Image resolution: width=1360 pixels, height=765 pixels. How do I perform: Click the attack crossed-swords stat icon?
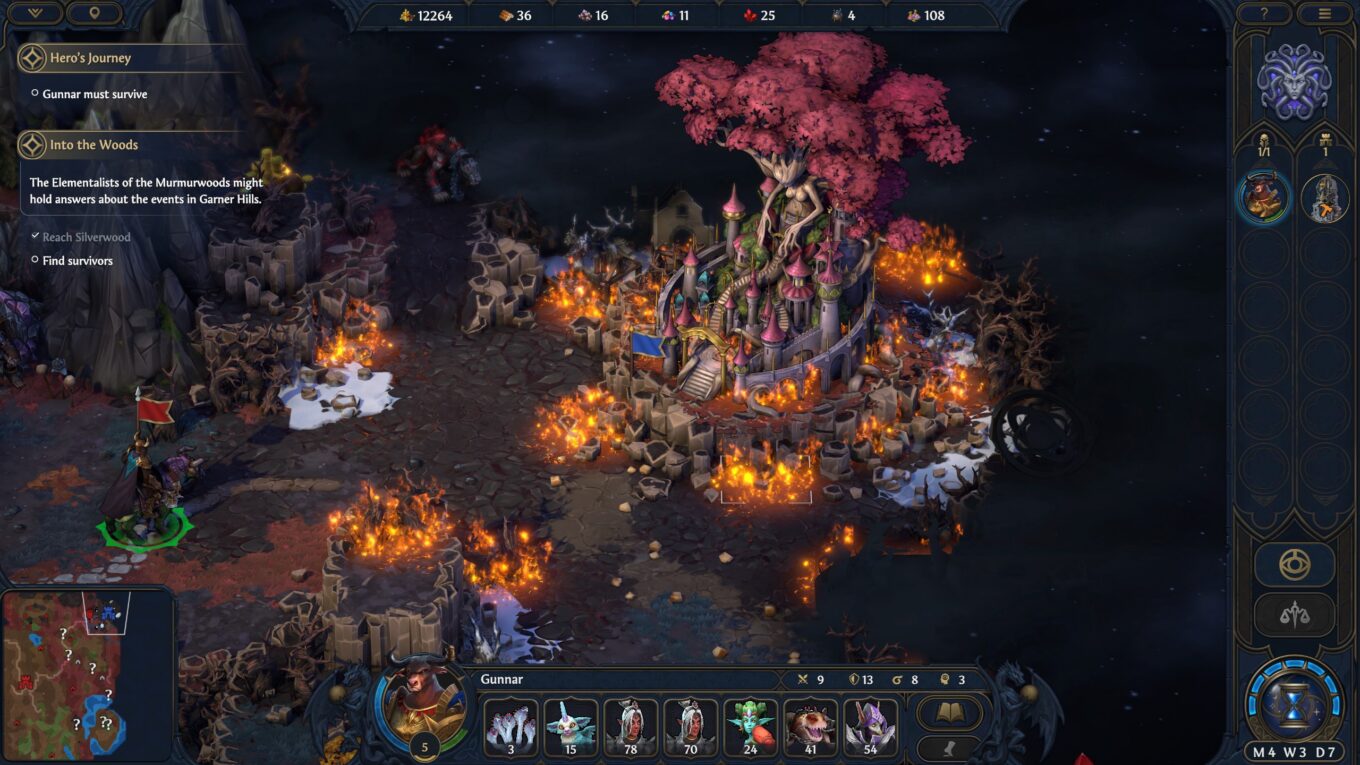[x=803, y=679]
